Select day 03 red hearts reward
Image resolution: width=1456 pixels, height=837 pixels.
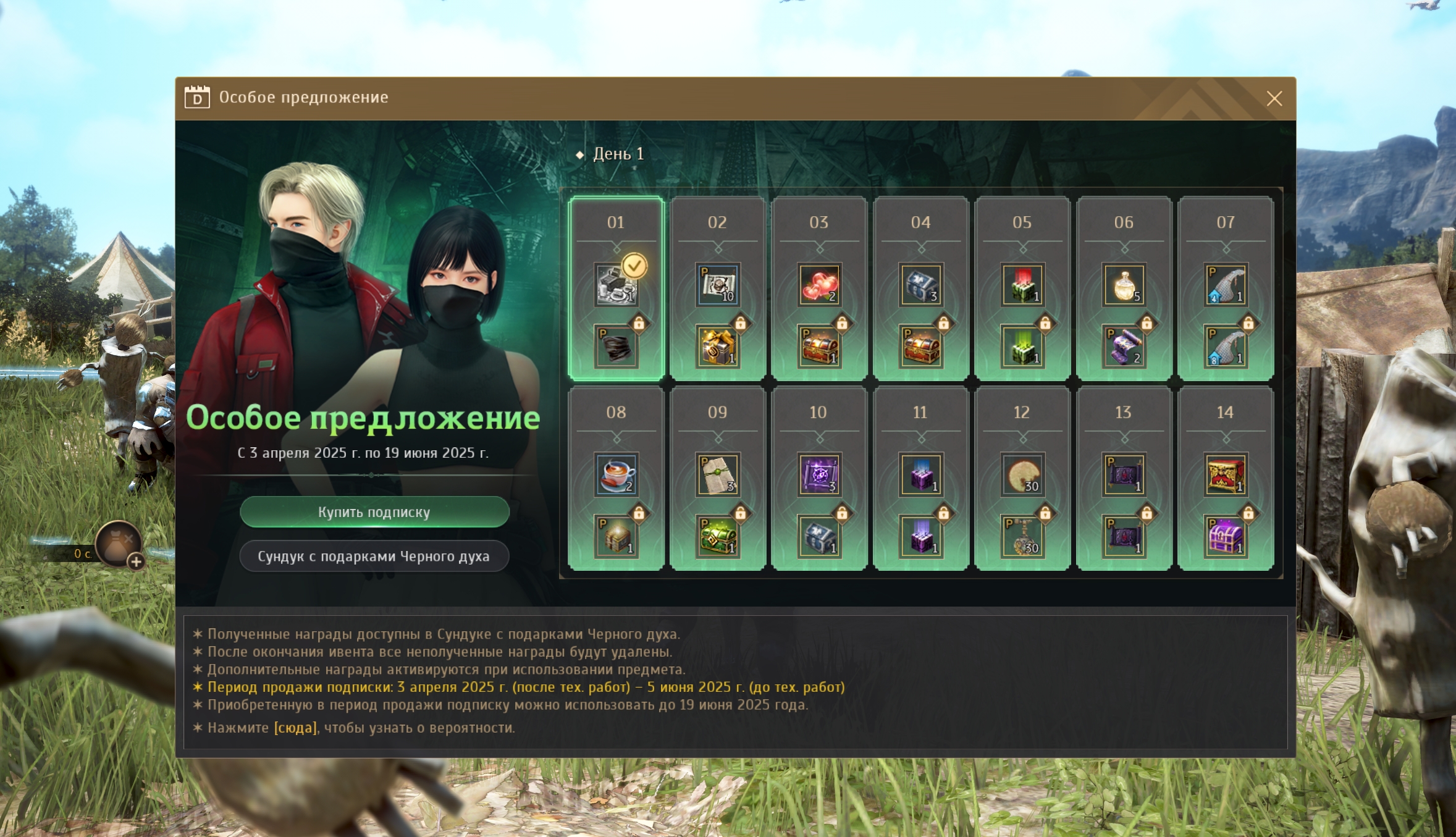click(x=818, y=285)
